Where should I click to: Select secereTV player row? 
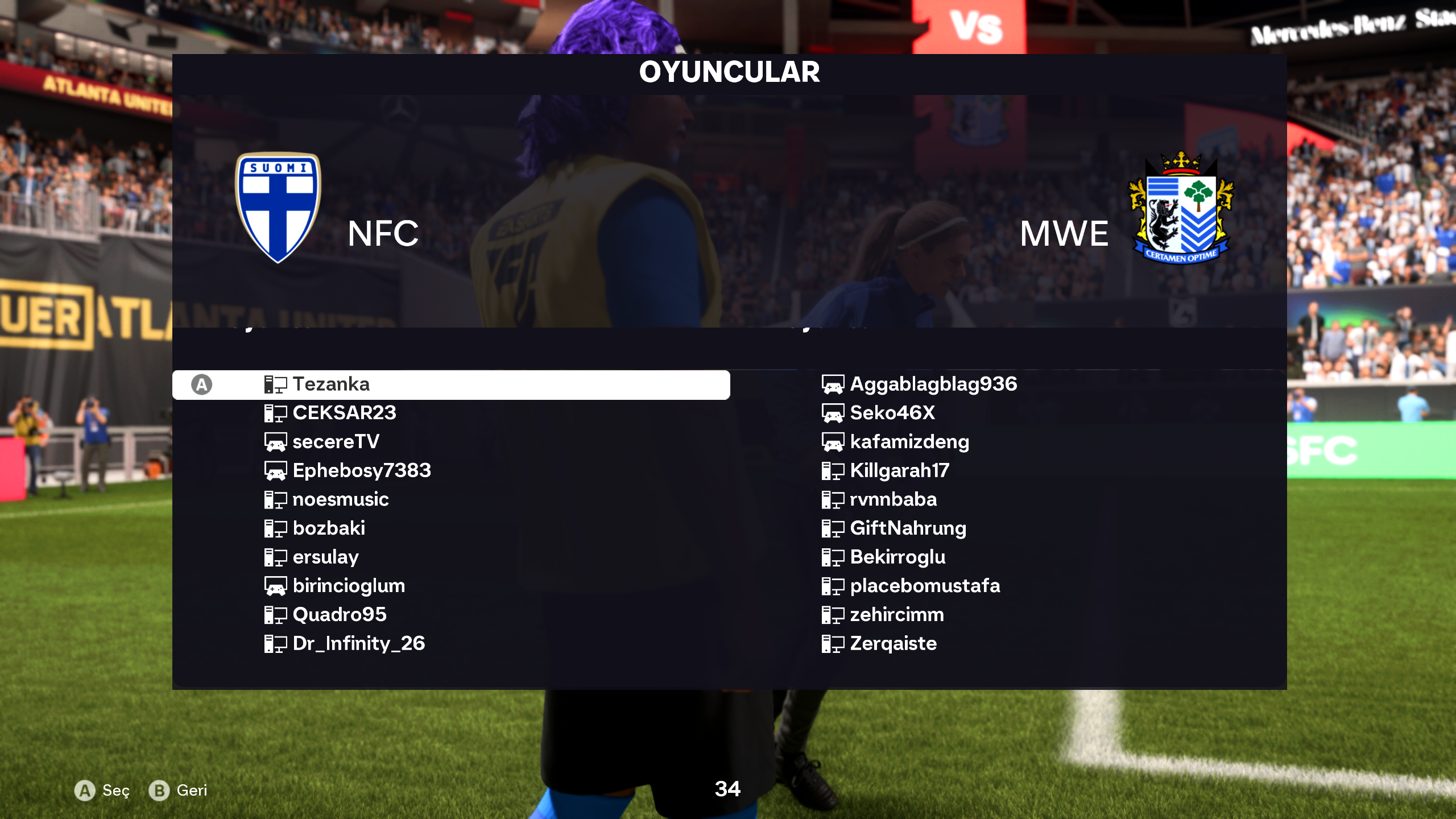(x=336, y=442)
